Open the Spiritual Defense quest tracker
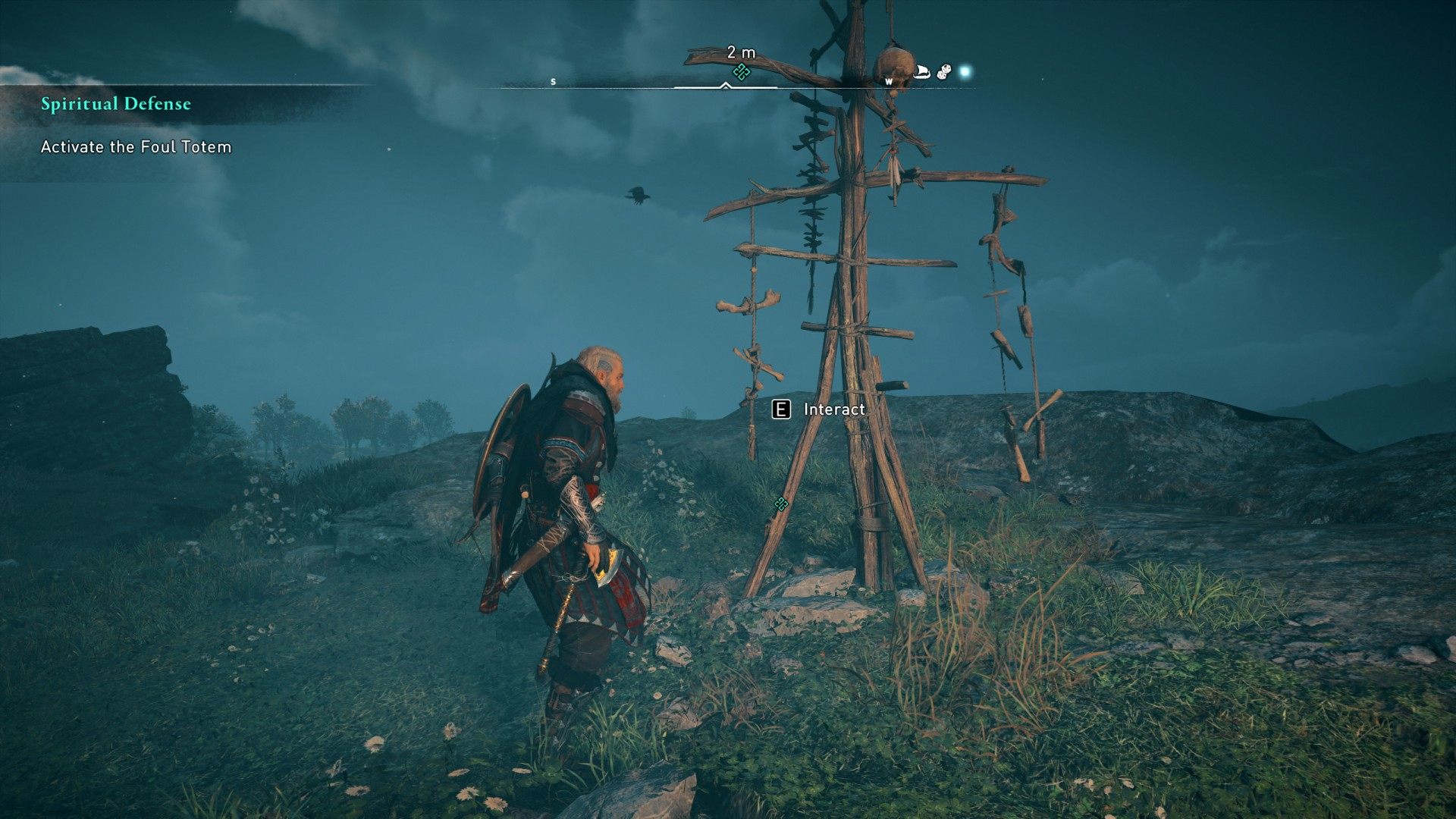This screenshot has height=819, width=1456. click(116, 104)
